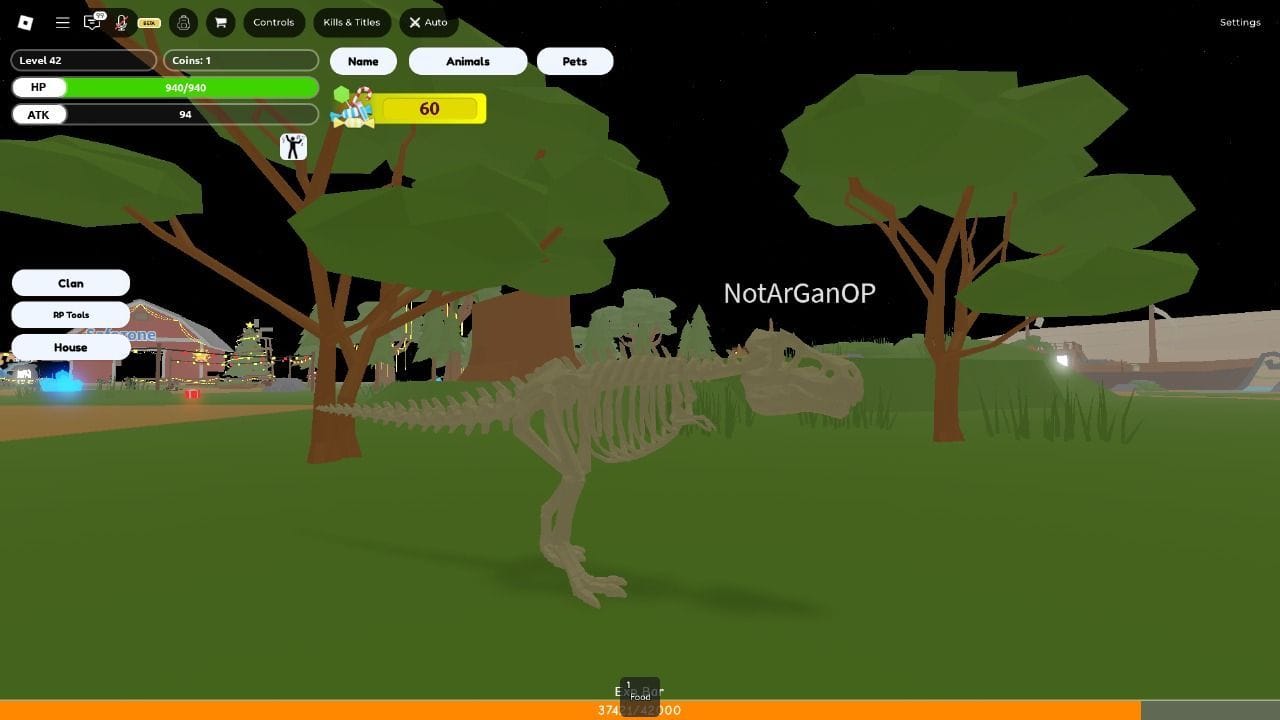Open Settings in the top right corner
The height and width of the screenshot is (720, 1280).
(x=1240, y=22)
